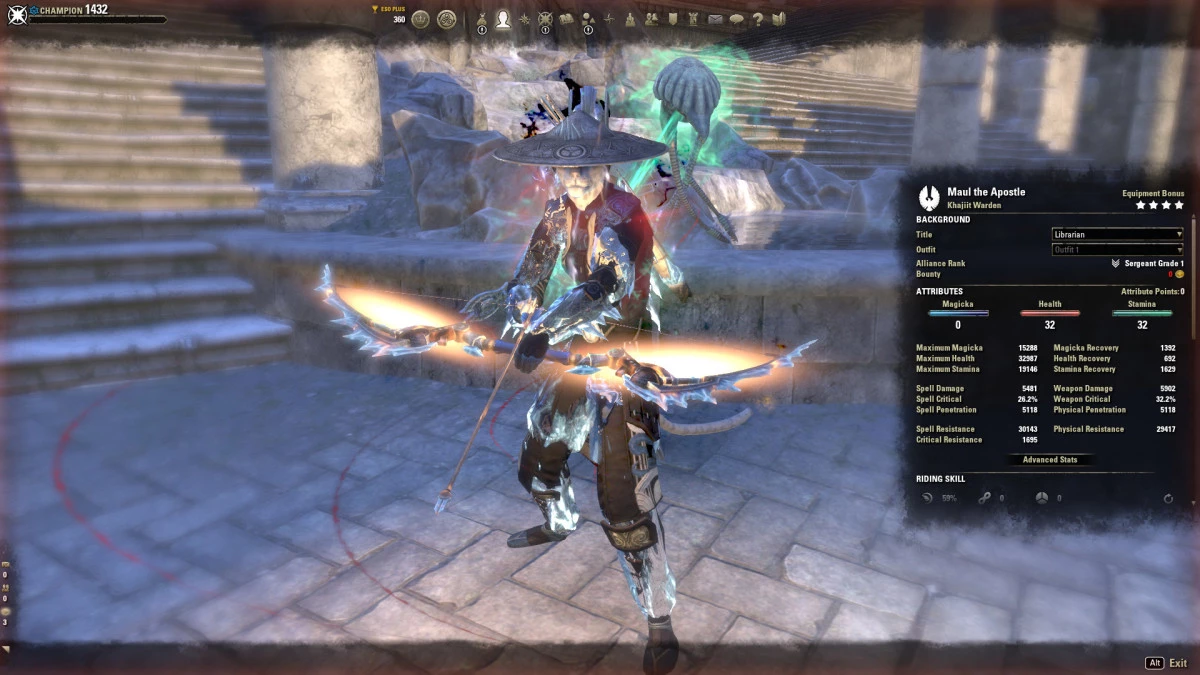Open the Outfit dropdown

click(x=1117, y=249)
